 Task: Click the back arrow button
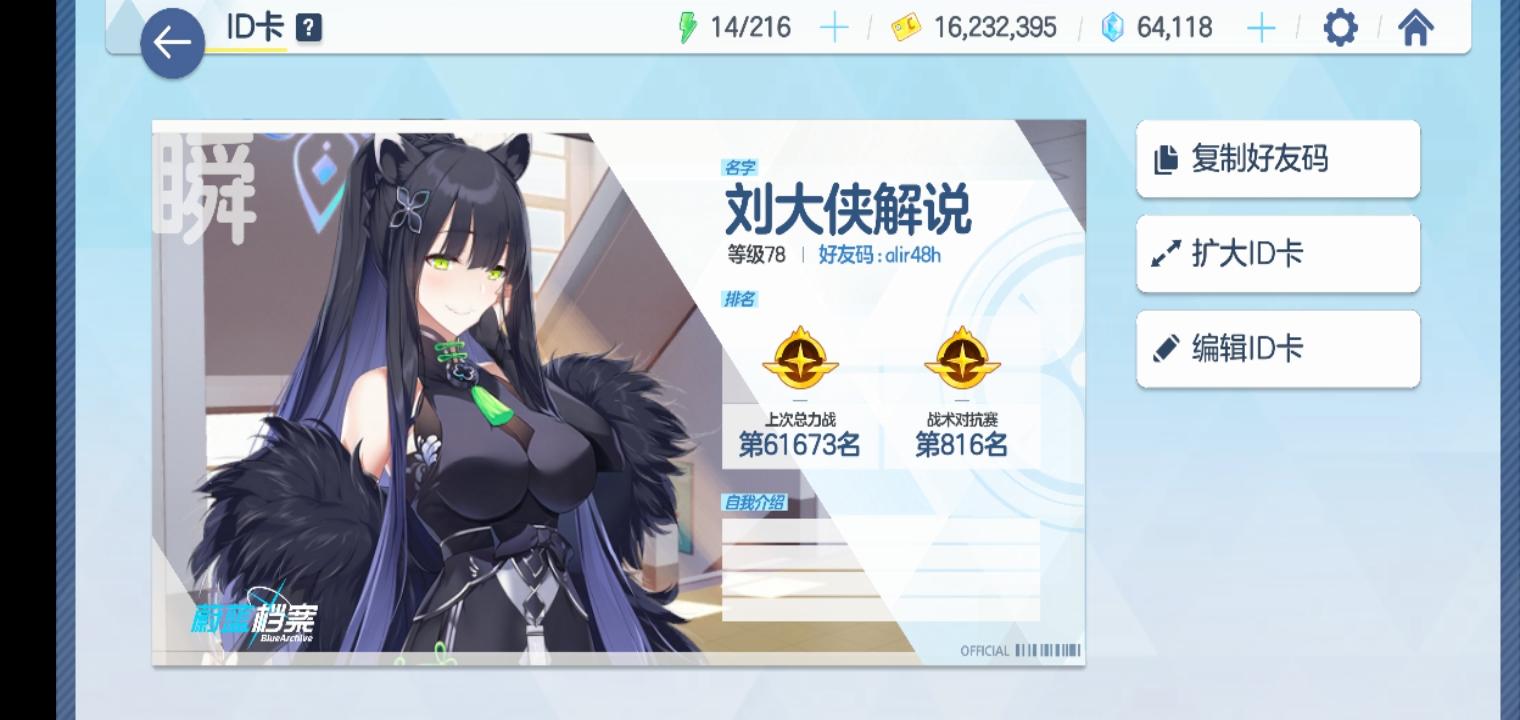[172, 42]
